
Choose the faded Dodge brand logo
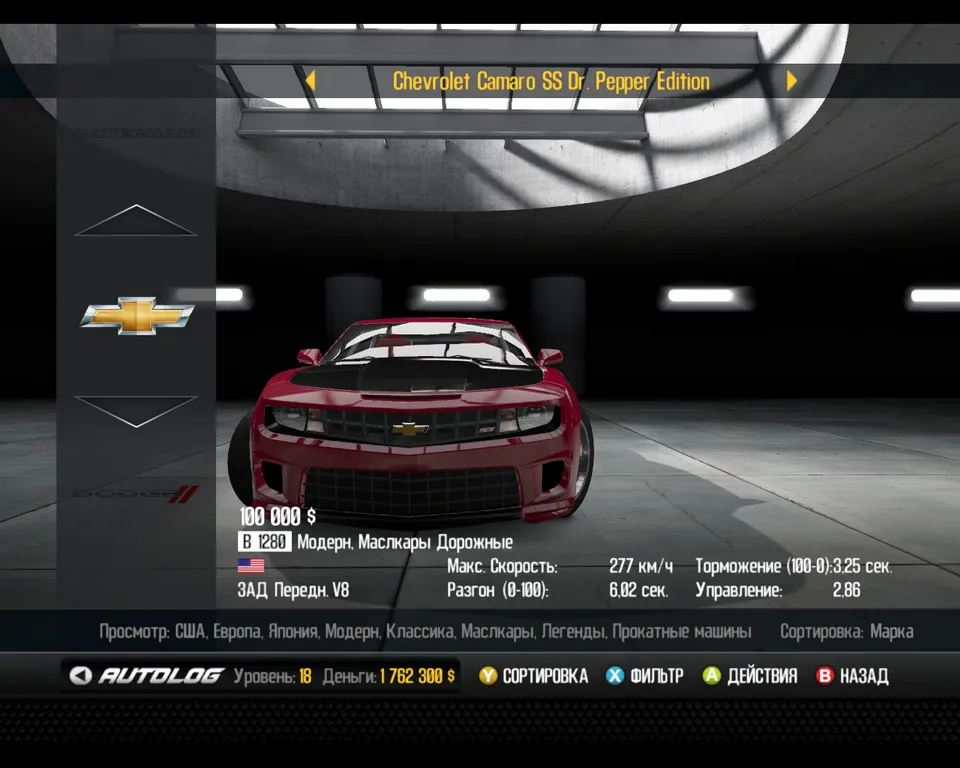(137, 493)
